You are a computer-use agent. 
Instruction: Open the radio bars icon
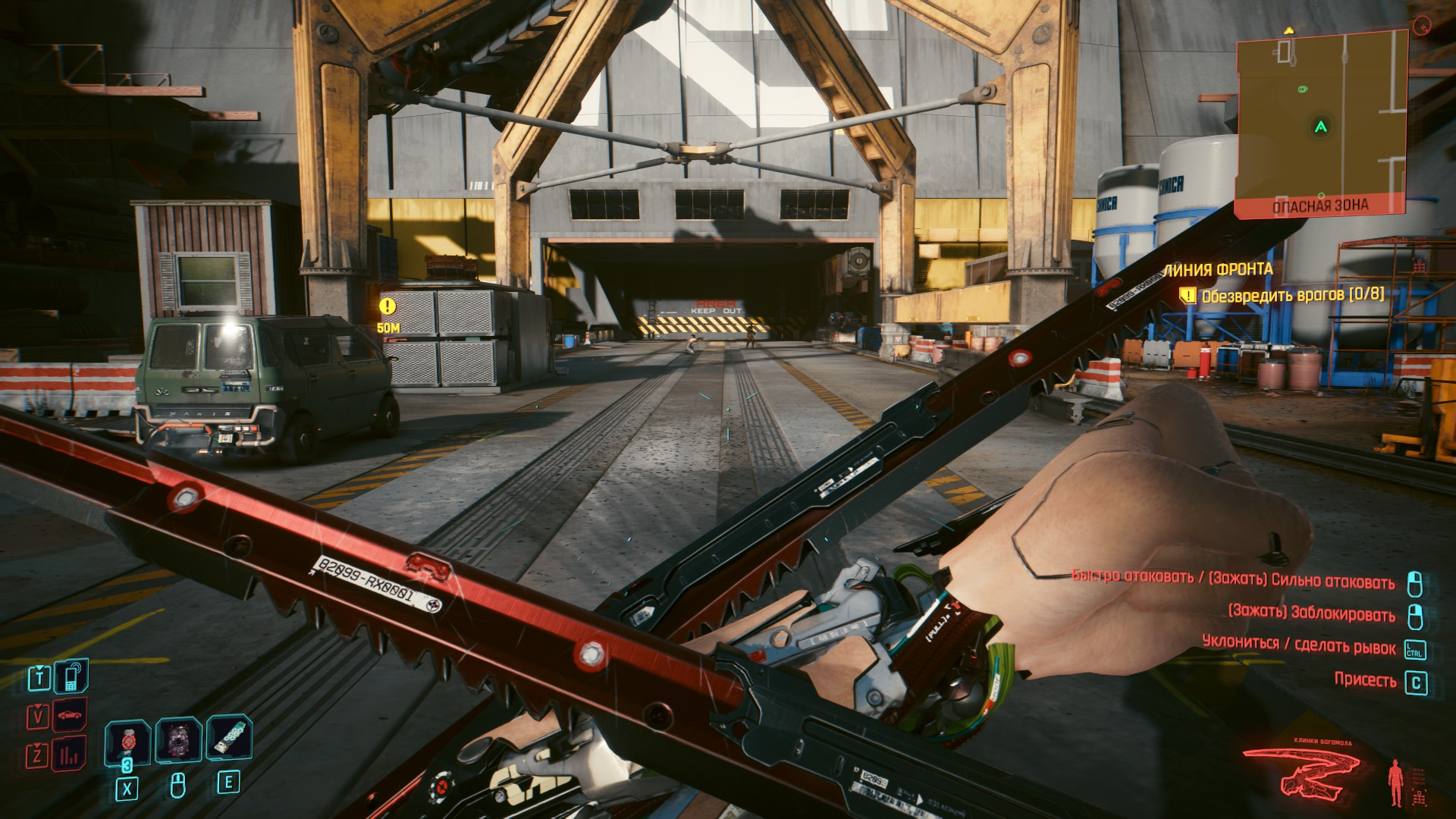[x=70, y=754]
